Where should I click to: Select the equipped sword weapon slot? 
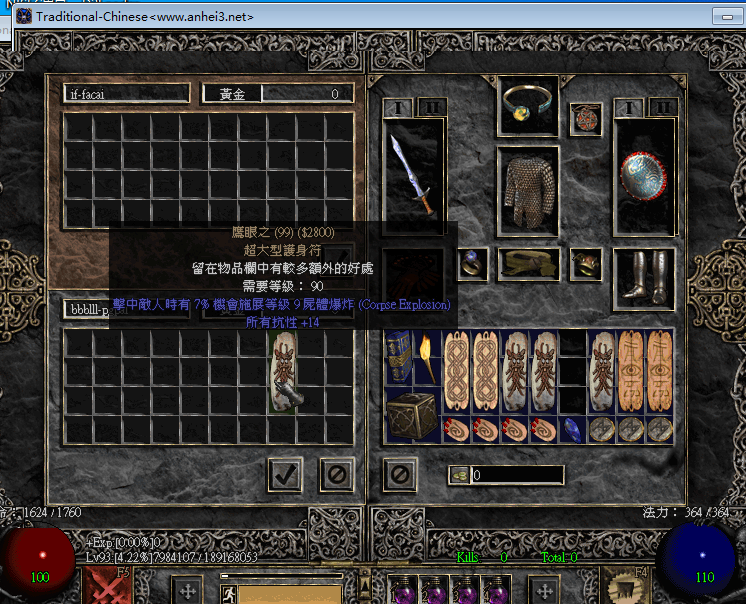(413, 173)
